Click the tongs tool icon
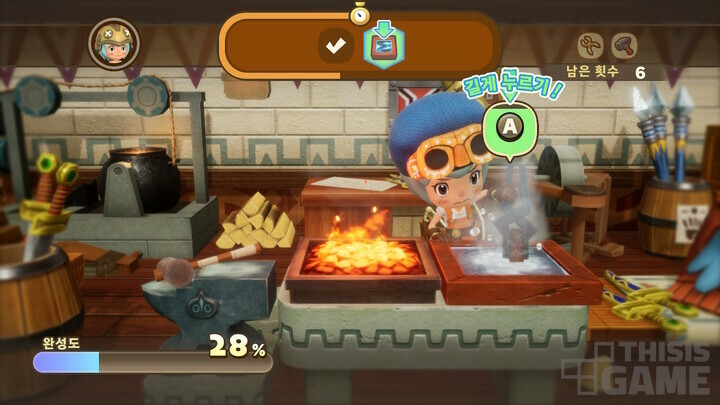 pos(592,45)
